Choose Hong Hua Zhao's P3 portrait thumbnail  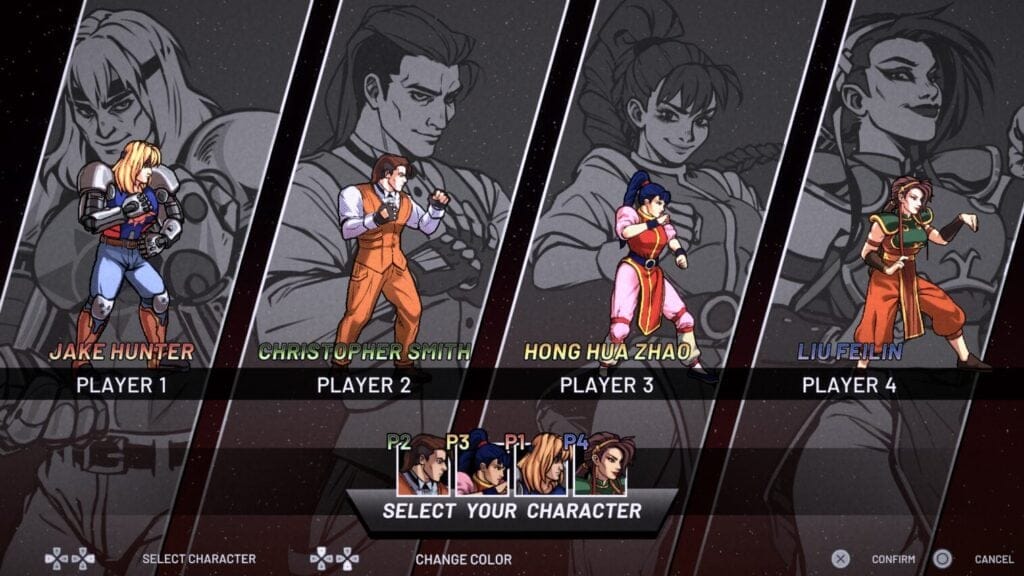(482, 467)
